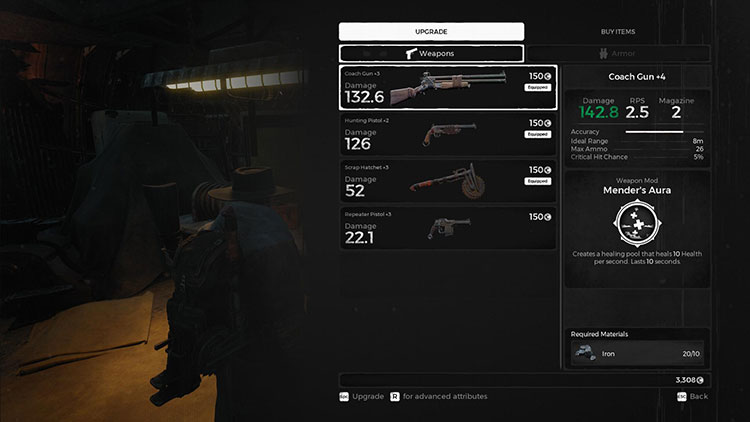Choose the Hunting Pistol +2 entry
Image resolution: width=750 pixels, height=422 pixels.
(x=447, y=136)
